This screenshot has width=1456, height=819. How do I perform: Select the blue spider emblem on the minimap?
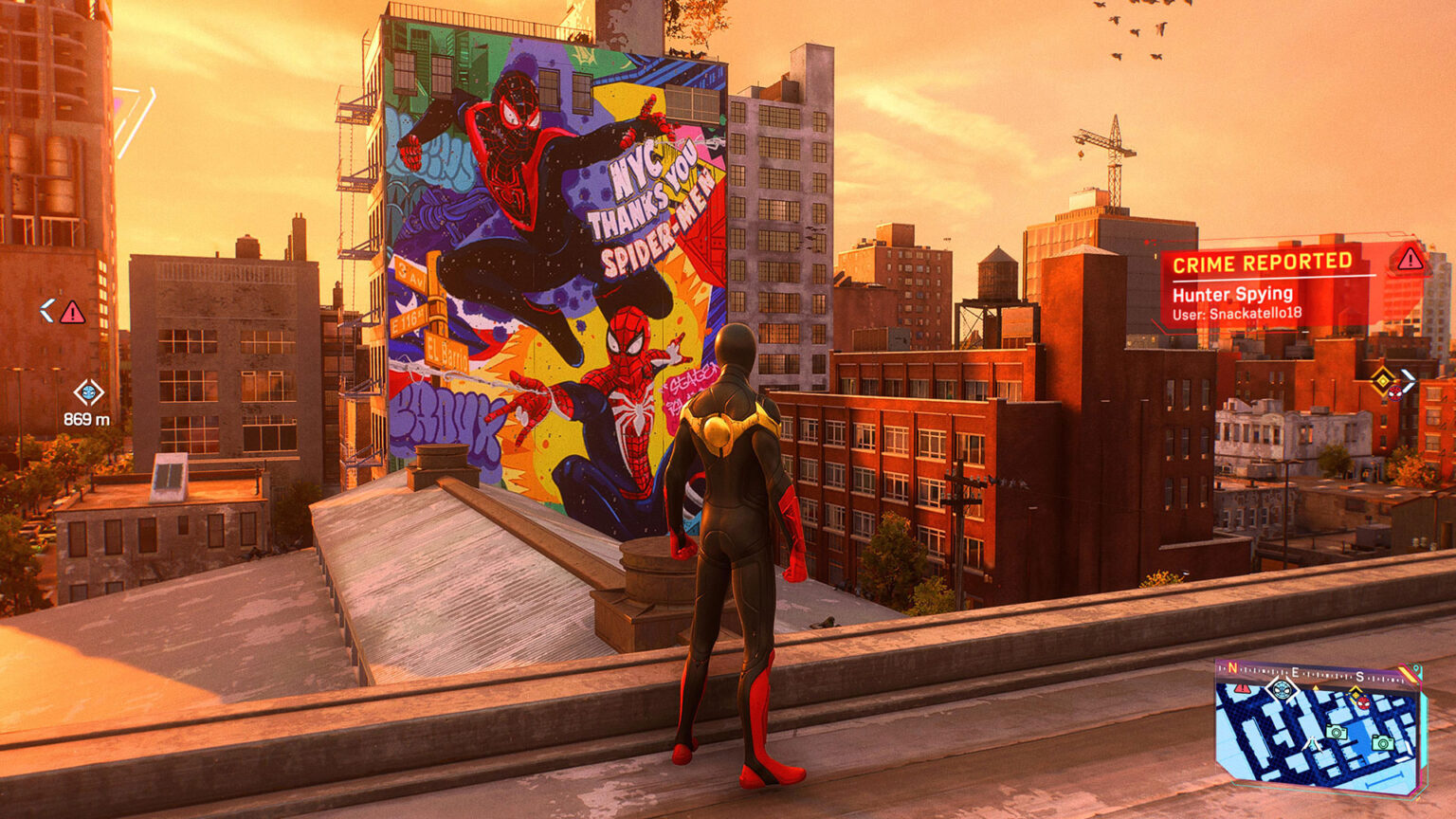(1282, 689)
